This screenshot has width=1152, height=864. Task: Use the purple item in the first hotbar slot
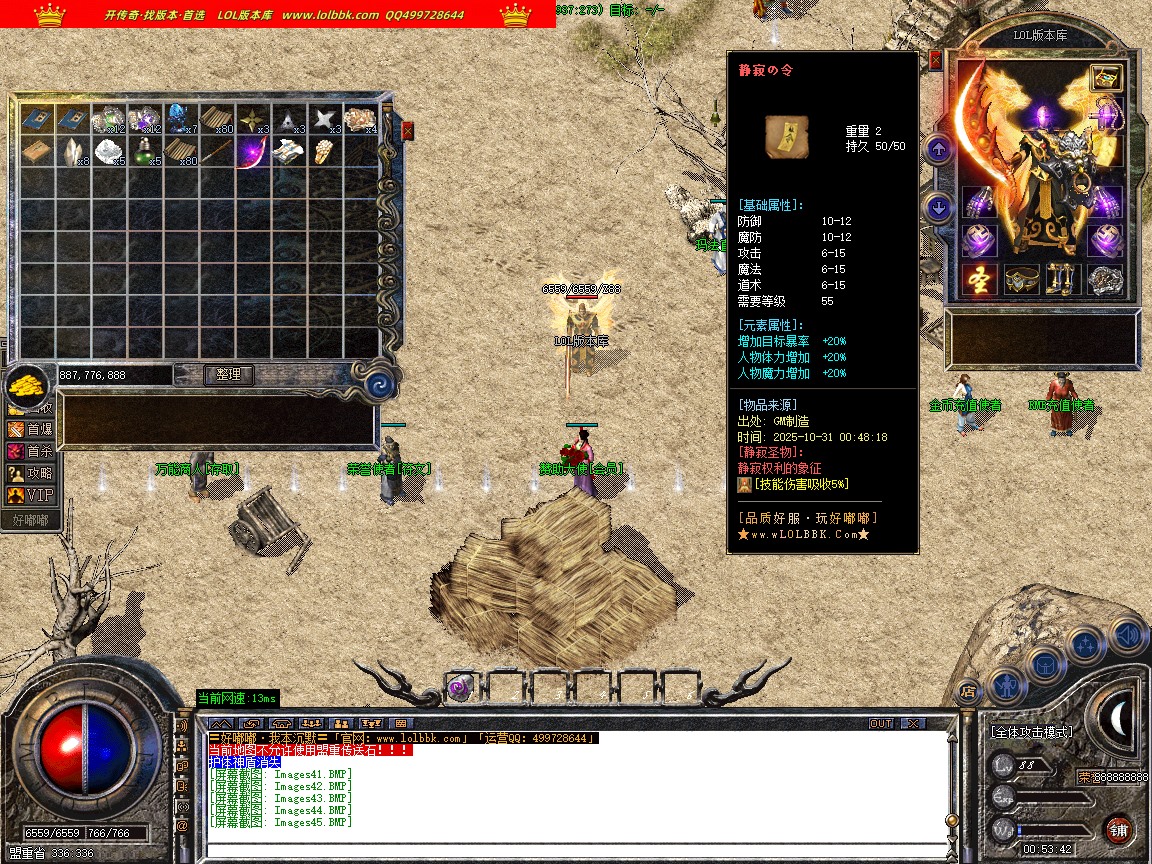tap(460, 687)
